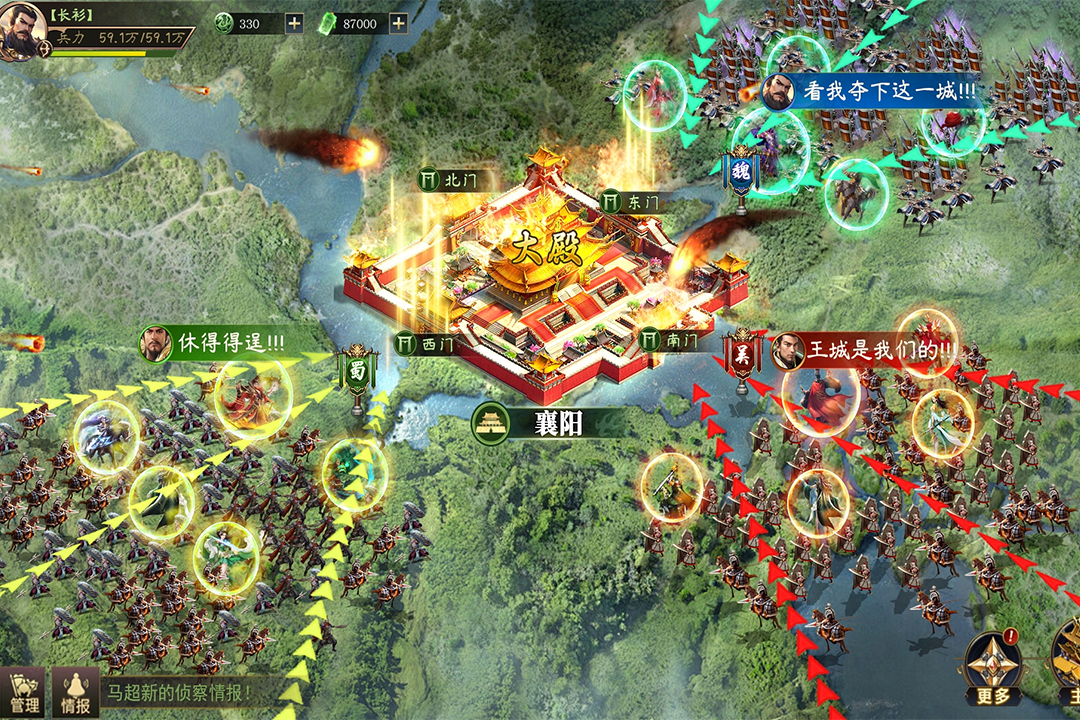Open the player avatar profile portrait
This screenshot has width=1080, height=720.
click(x=22, y=31)
